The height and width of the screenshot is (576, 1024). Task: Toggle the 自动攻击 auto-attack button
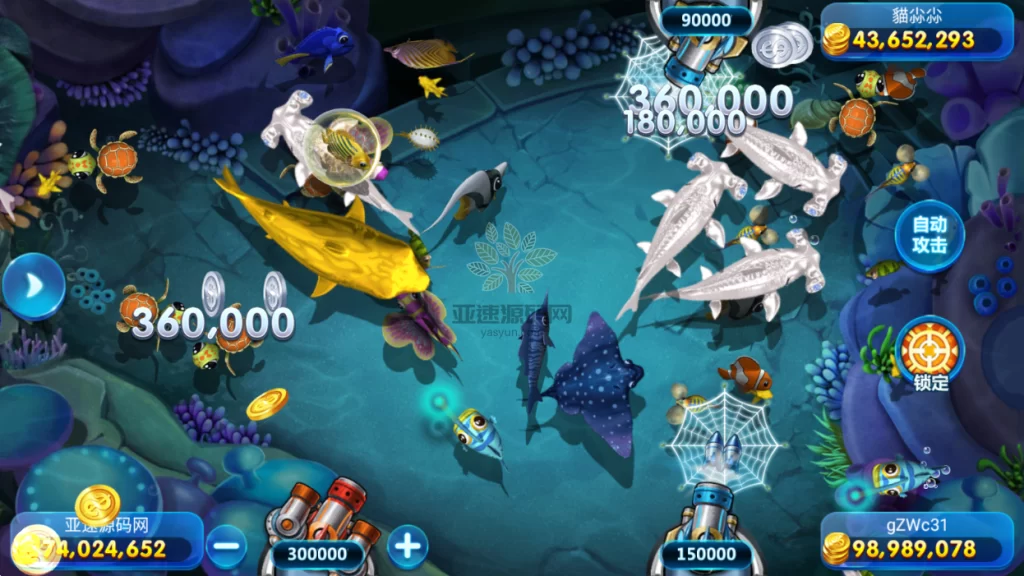tap(929, 236)
